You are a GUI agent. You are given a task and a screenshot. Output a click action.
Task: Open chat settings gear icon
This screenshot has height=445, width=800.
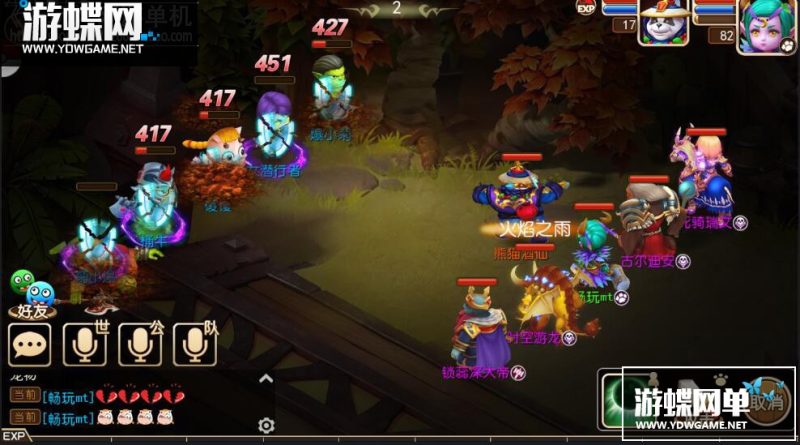pyautogui.click(x=266, y=425)
